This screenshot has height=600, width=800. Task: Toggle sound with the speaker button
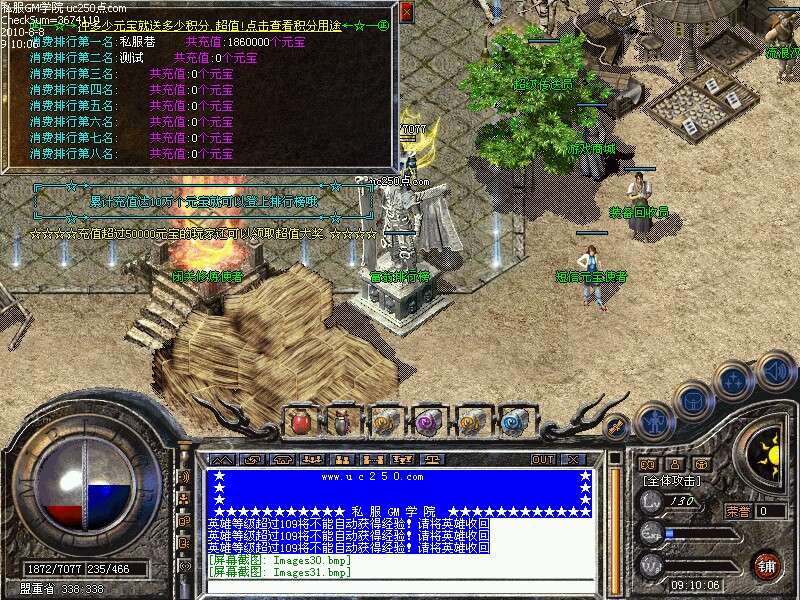pos(775,371)
